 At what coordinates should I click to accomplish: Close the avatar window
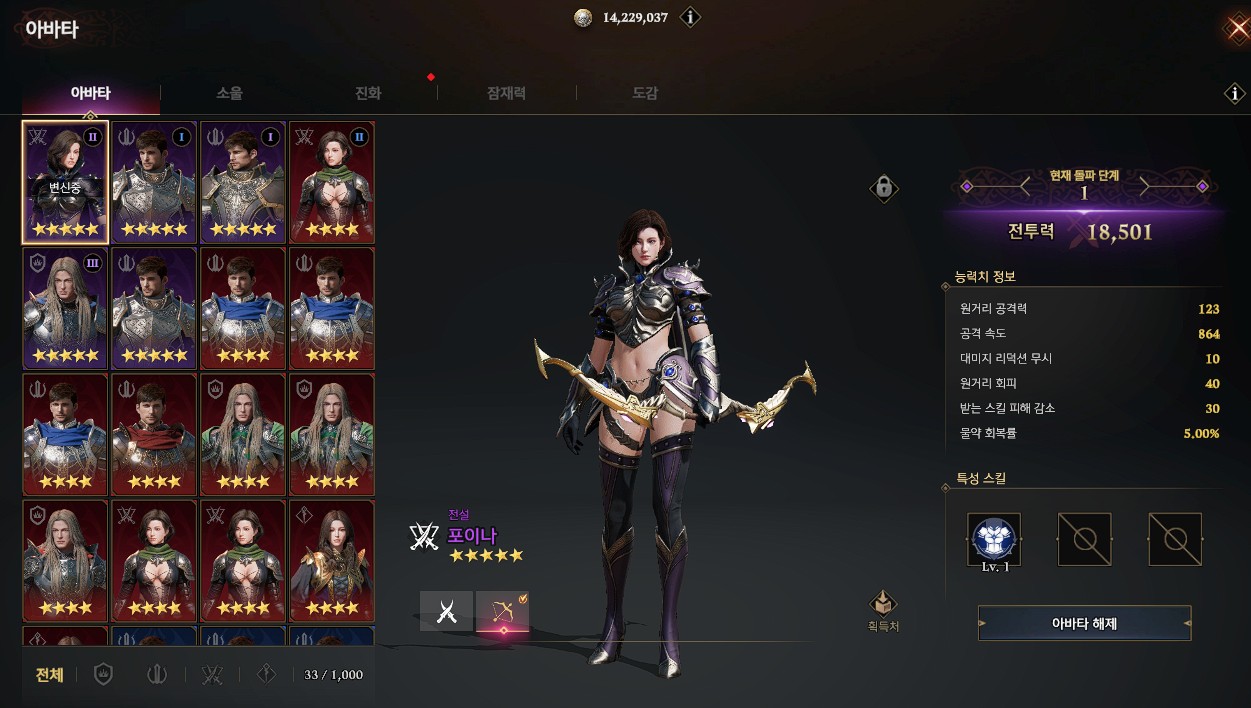pyautogui.click(x=1237, y=27)
